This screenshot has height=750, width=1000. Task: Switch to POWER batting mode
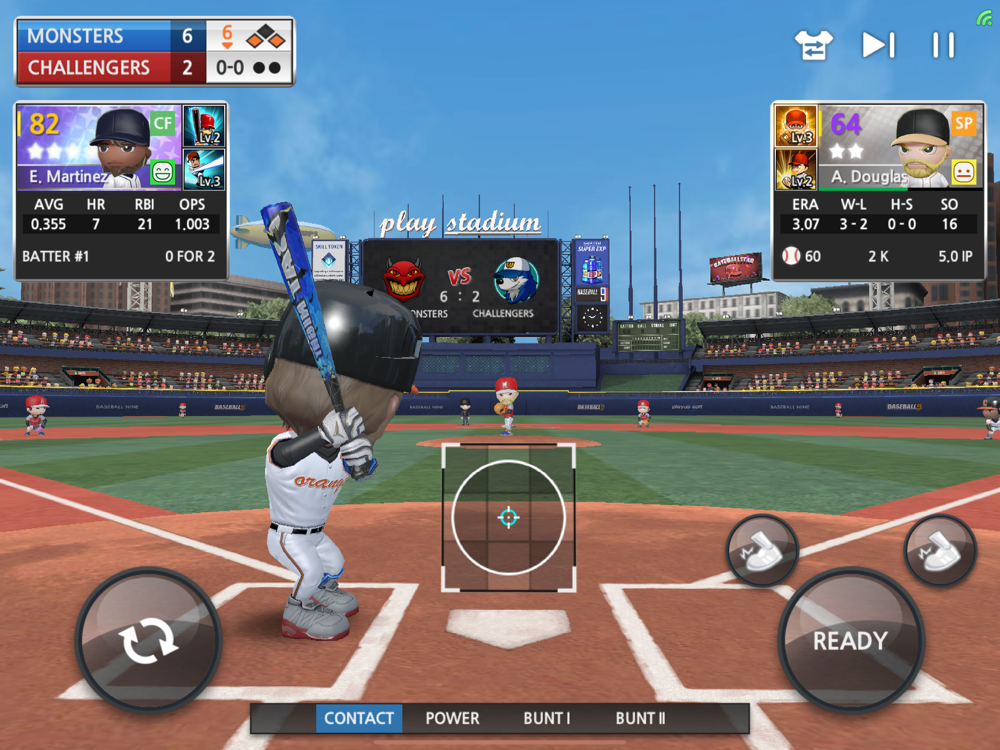point(452,718)
